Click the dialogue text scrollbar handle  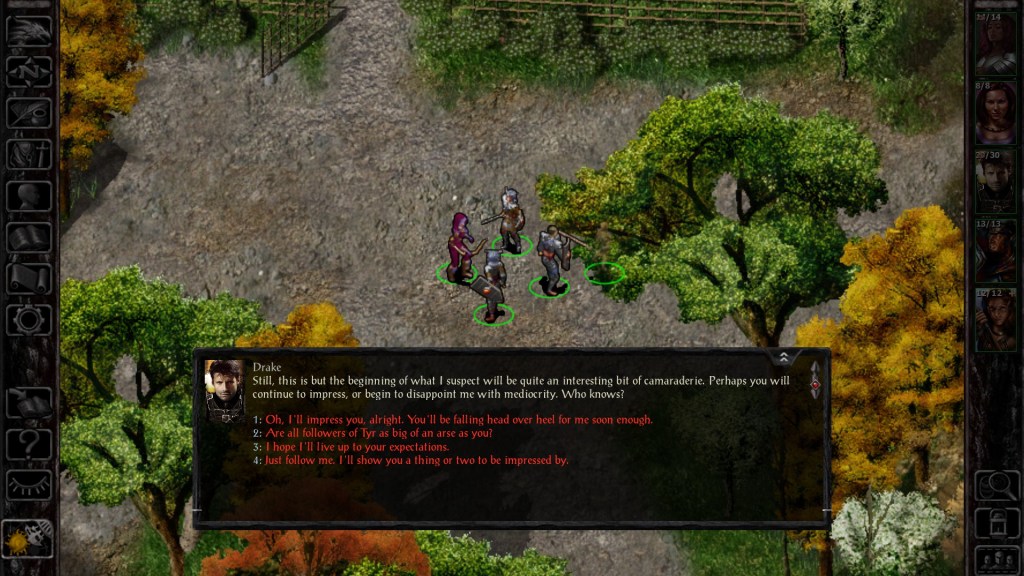pyautogui.click(x=815, y=382)
